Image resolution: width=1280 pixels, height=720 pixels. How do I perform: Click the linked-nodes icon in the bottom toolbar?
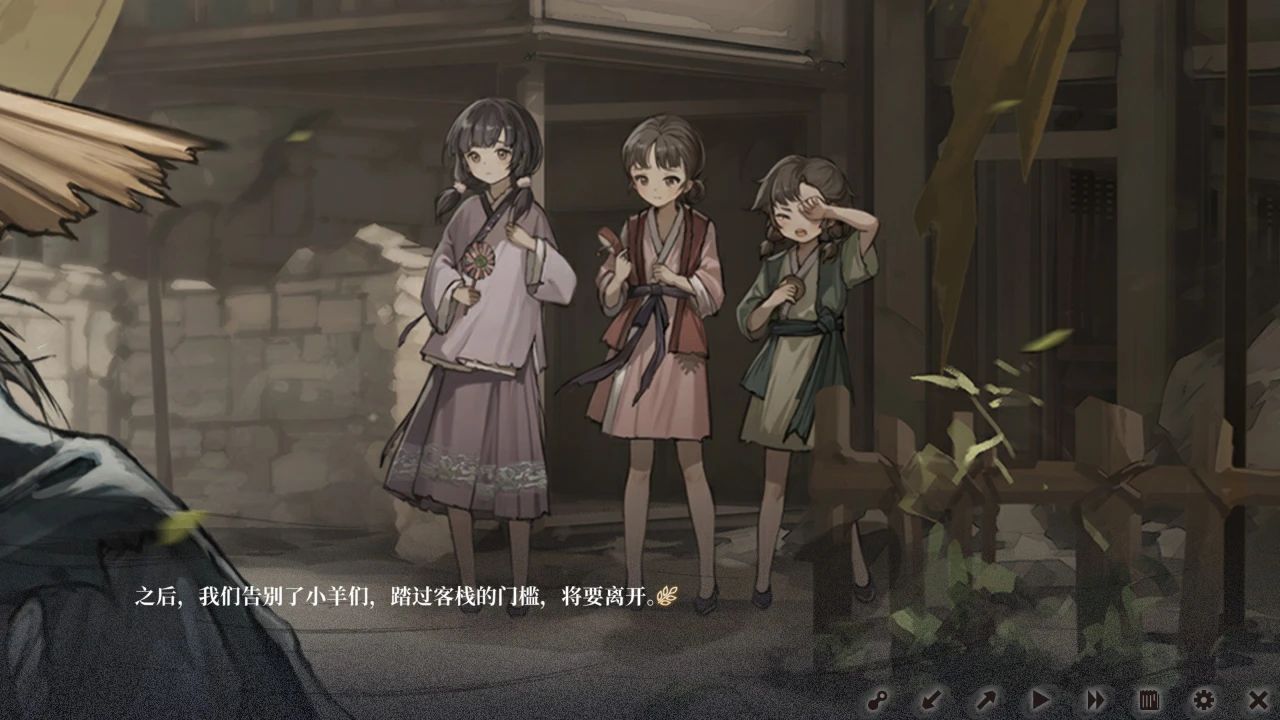tap(879, 700)
